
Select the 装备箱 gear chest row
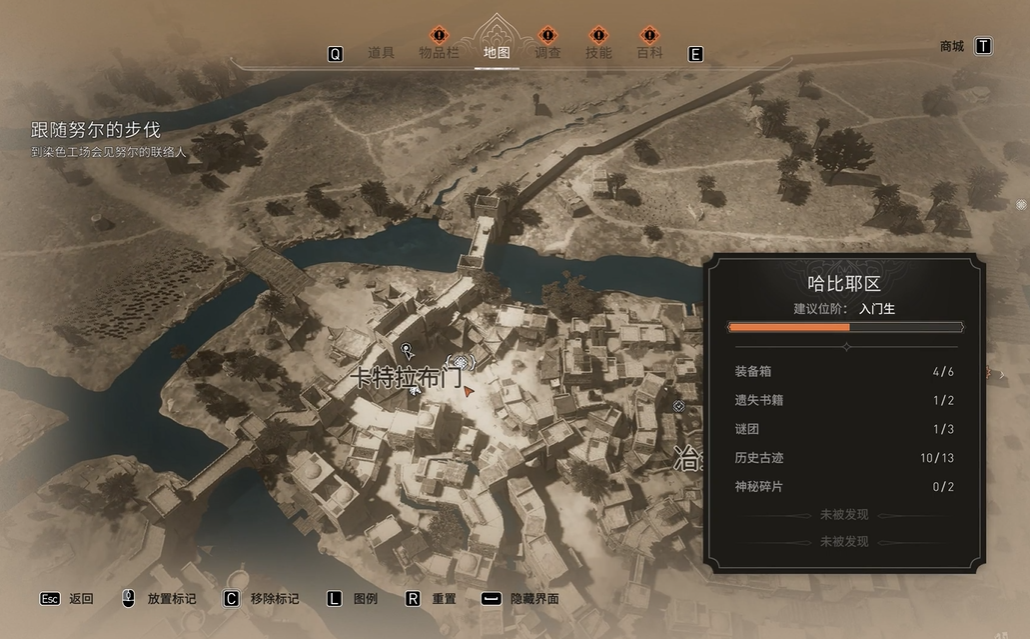tap(843, 372)
